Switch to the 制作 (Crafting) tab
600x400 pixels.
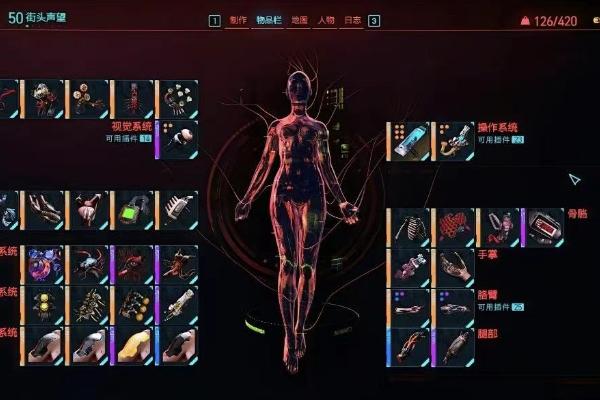tap(238, 20)
